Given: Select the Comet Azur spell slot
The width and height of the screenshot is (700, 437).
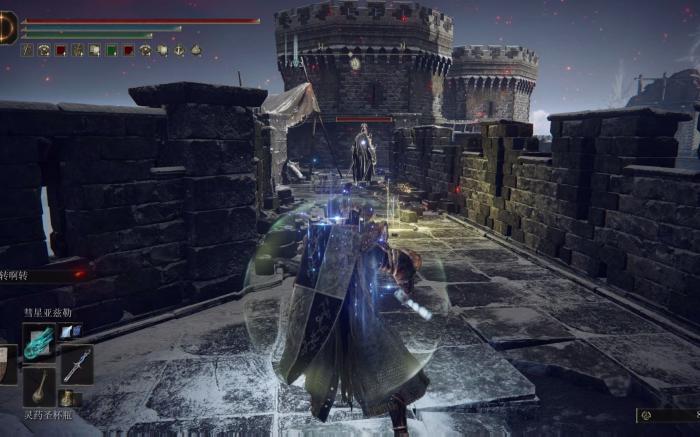Looking at the screenshot, I should coord(40,340).
